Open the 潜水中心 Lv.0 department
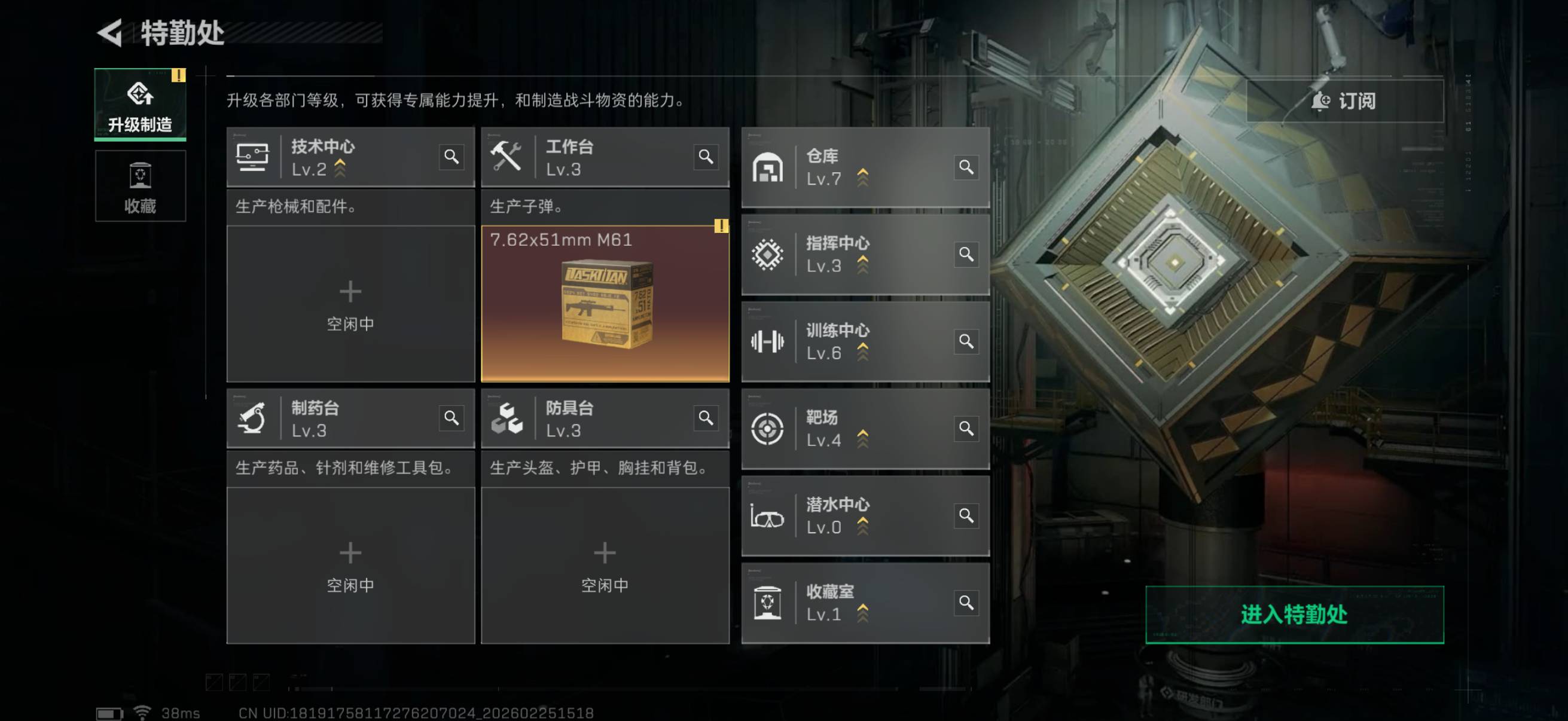1568x721 pixels. click(852, 515)
